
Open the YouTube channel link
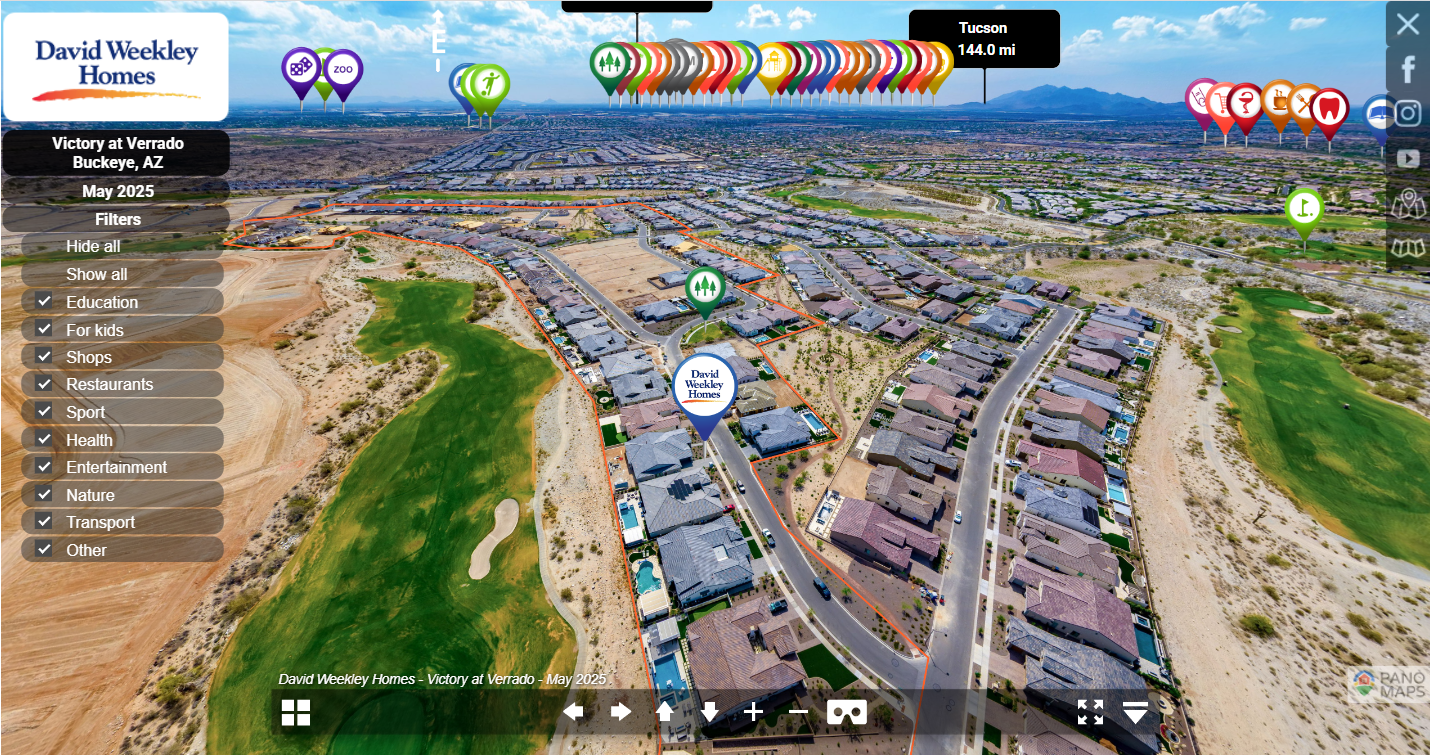(x=1407, y=158)
